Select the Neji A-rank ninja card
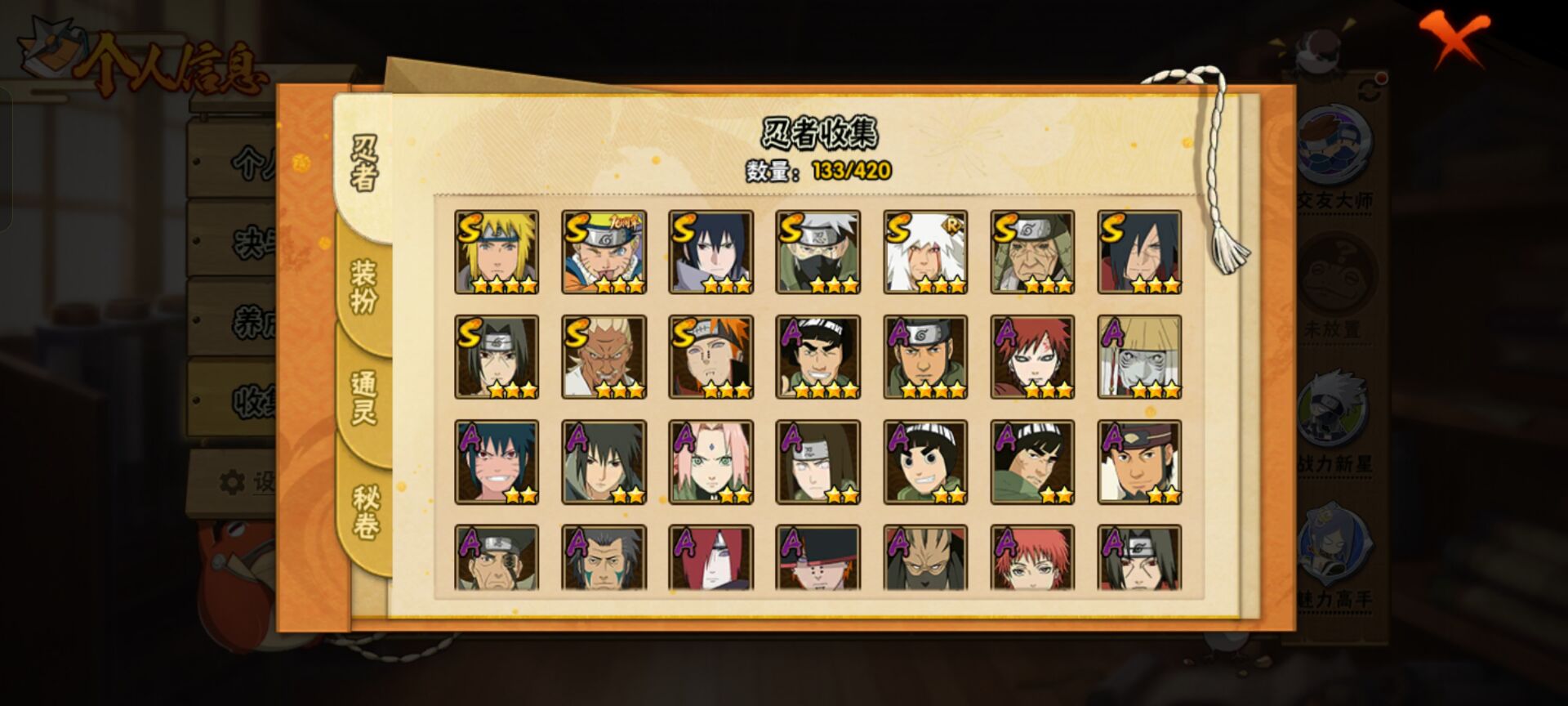 [817, 462]
